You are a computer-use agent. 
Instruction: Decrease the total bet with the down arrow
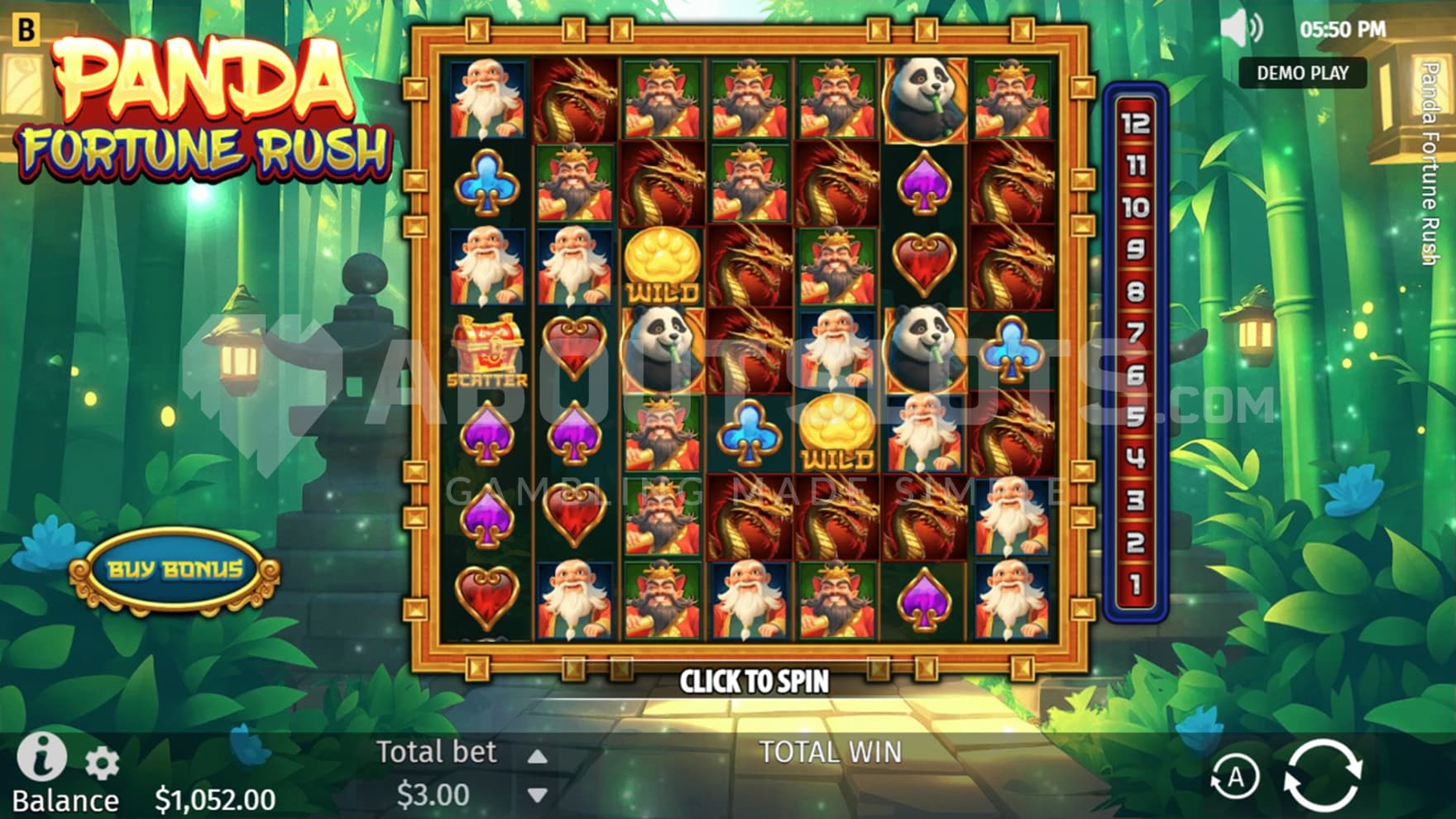pos(538,796)
